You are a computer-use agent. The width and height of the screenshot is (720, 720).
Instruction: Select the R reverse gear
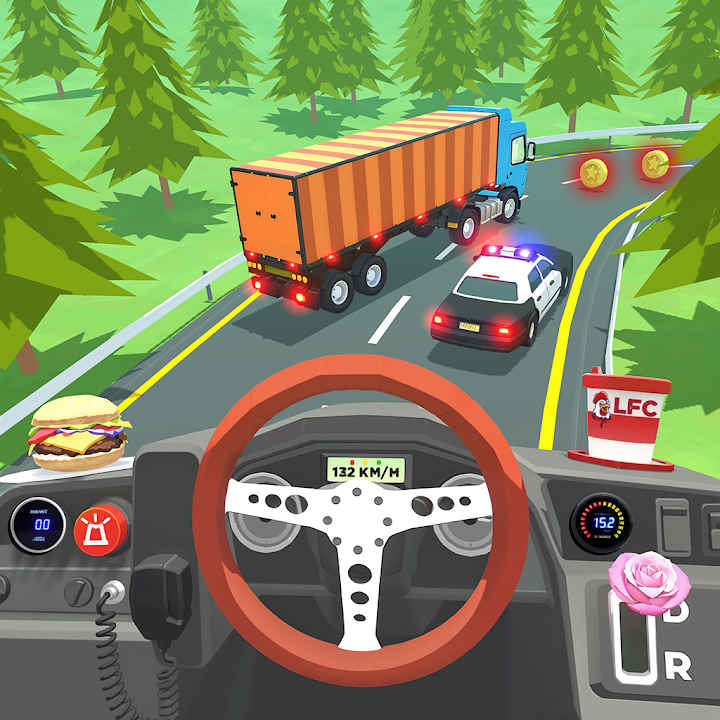point(677,664)
